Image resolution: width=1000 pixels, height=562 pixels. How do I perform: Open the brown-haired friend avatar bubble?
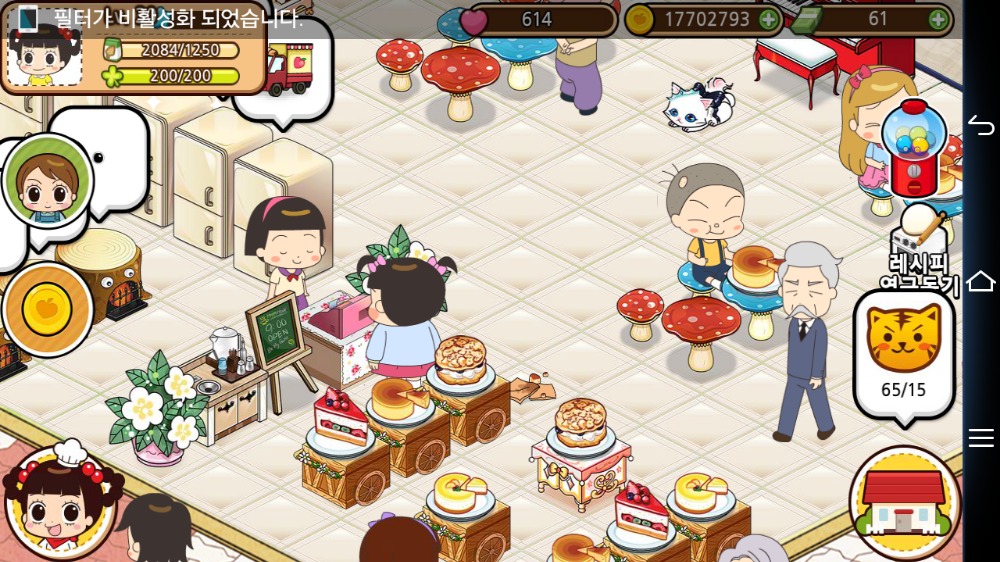46,182
